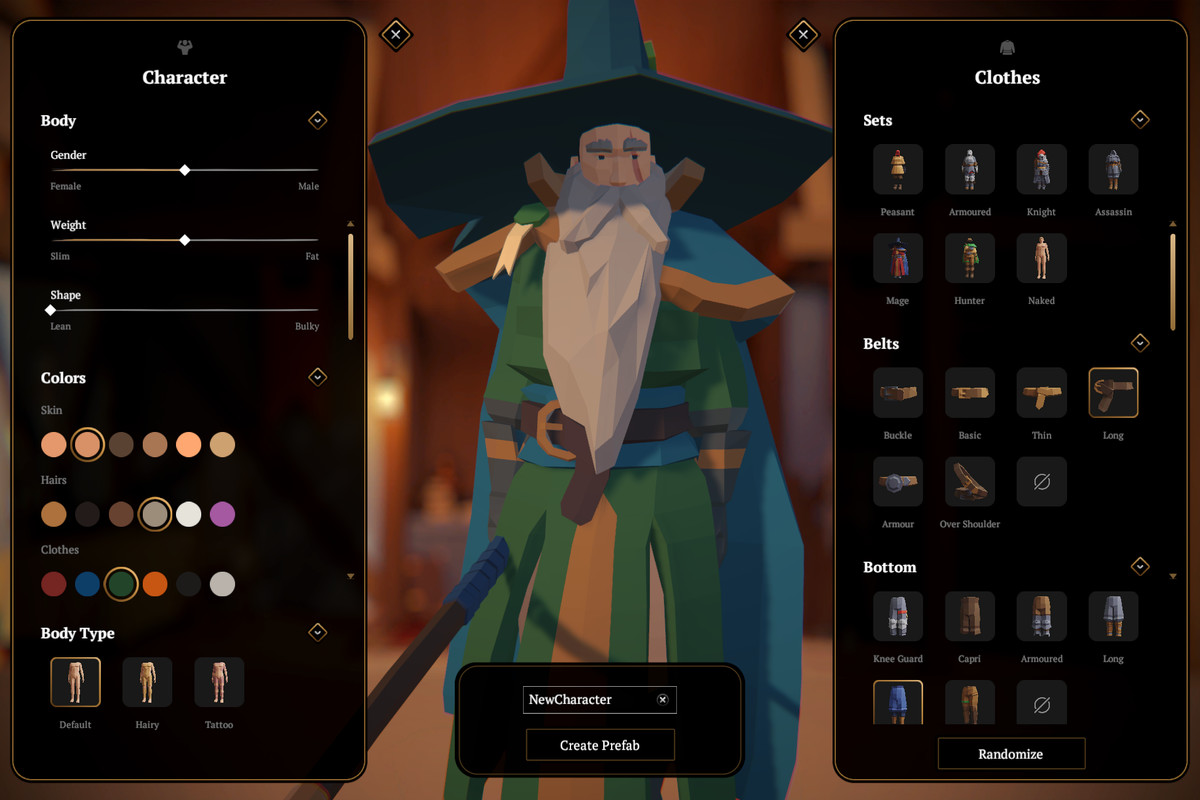Screen dimensions: 1200x800
Task: Apply the Mage clothing set
Action: [x=897, y=258]
